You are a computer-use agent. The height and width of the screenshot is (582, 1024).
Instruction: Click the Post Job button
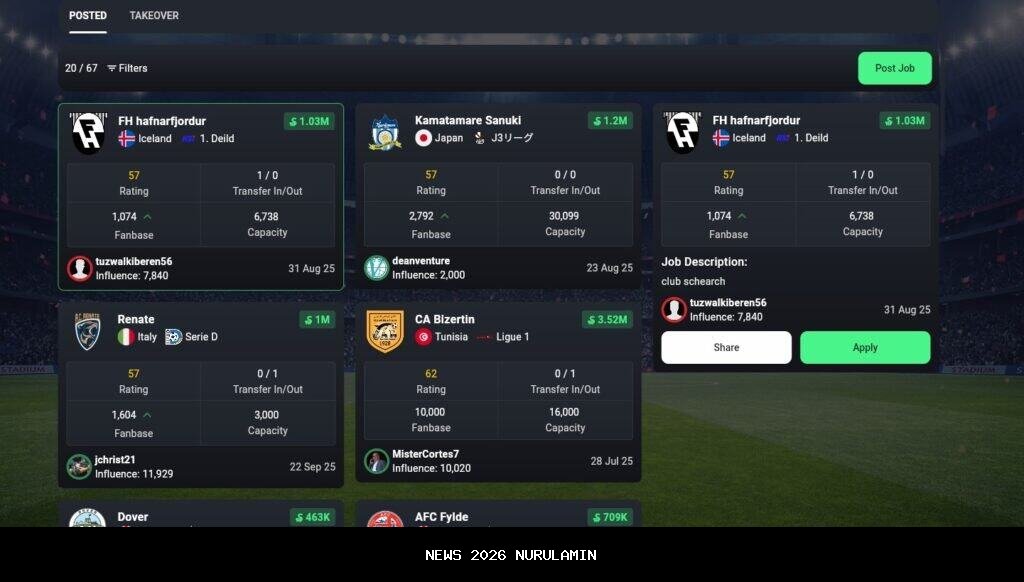[x=894, y=68]
